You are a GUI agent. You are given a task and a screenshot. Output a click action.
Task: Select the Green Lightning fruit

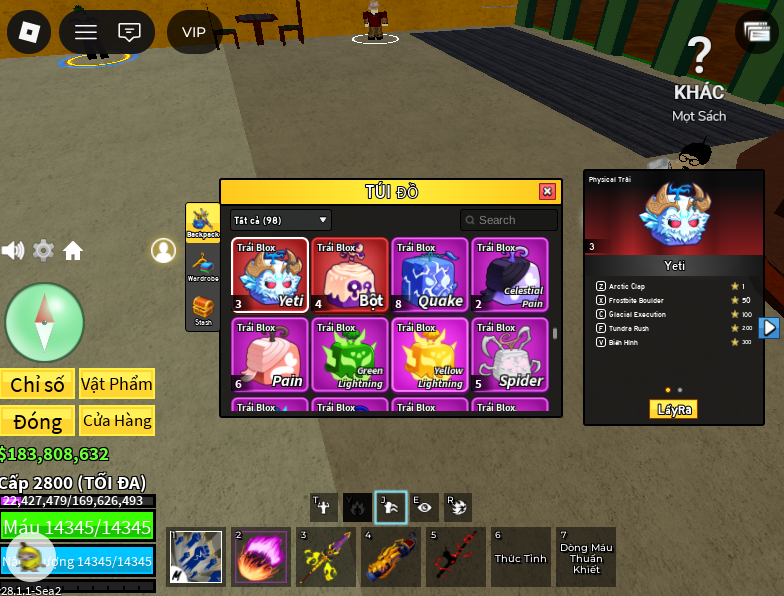tap(350, 355)
